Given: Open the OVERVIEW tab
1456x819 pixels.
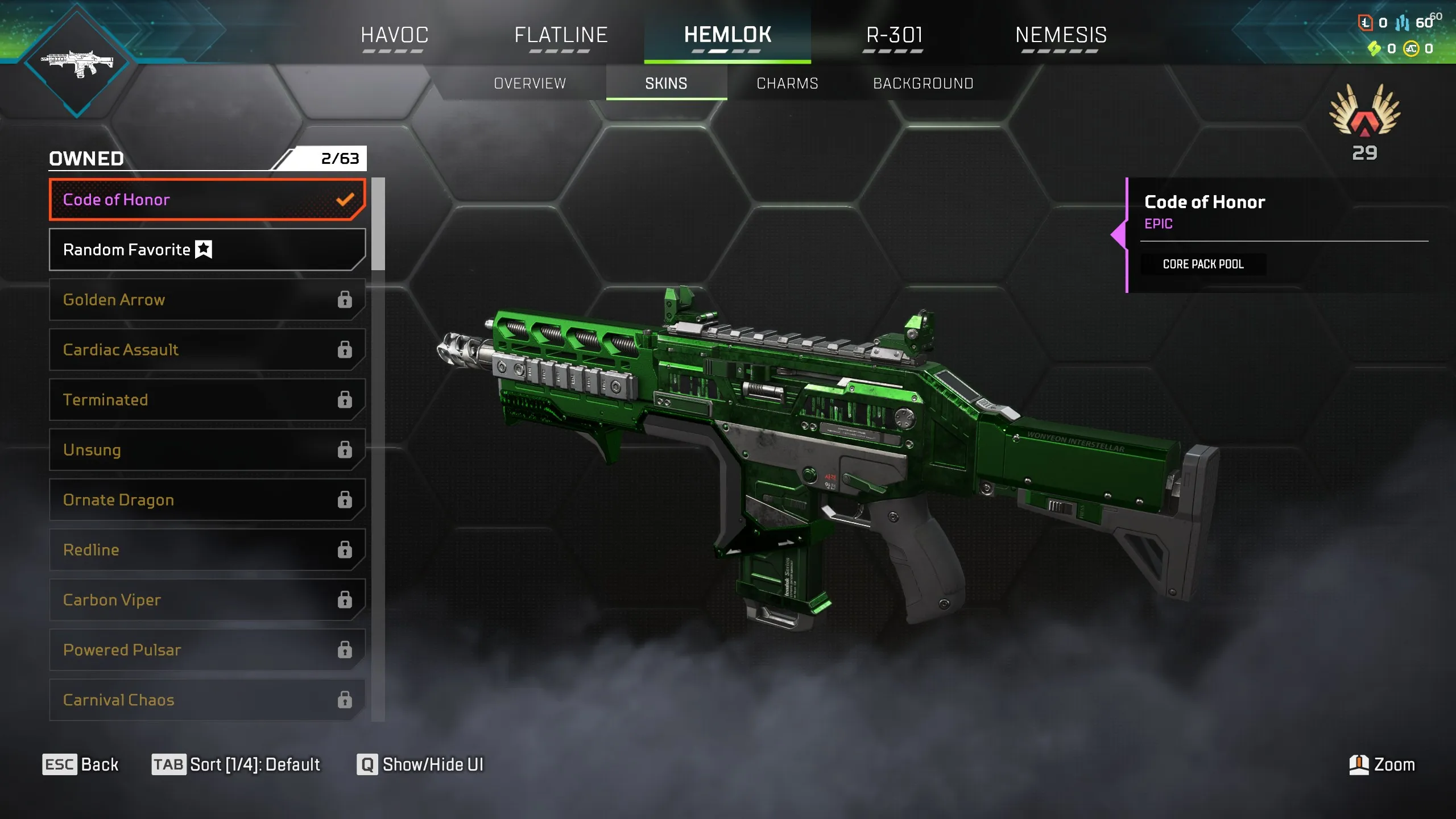Looking at the screenshot, I should click(x=529, y=83).
